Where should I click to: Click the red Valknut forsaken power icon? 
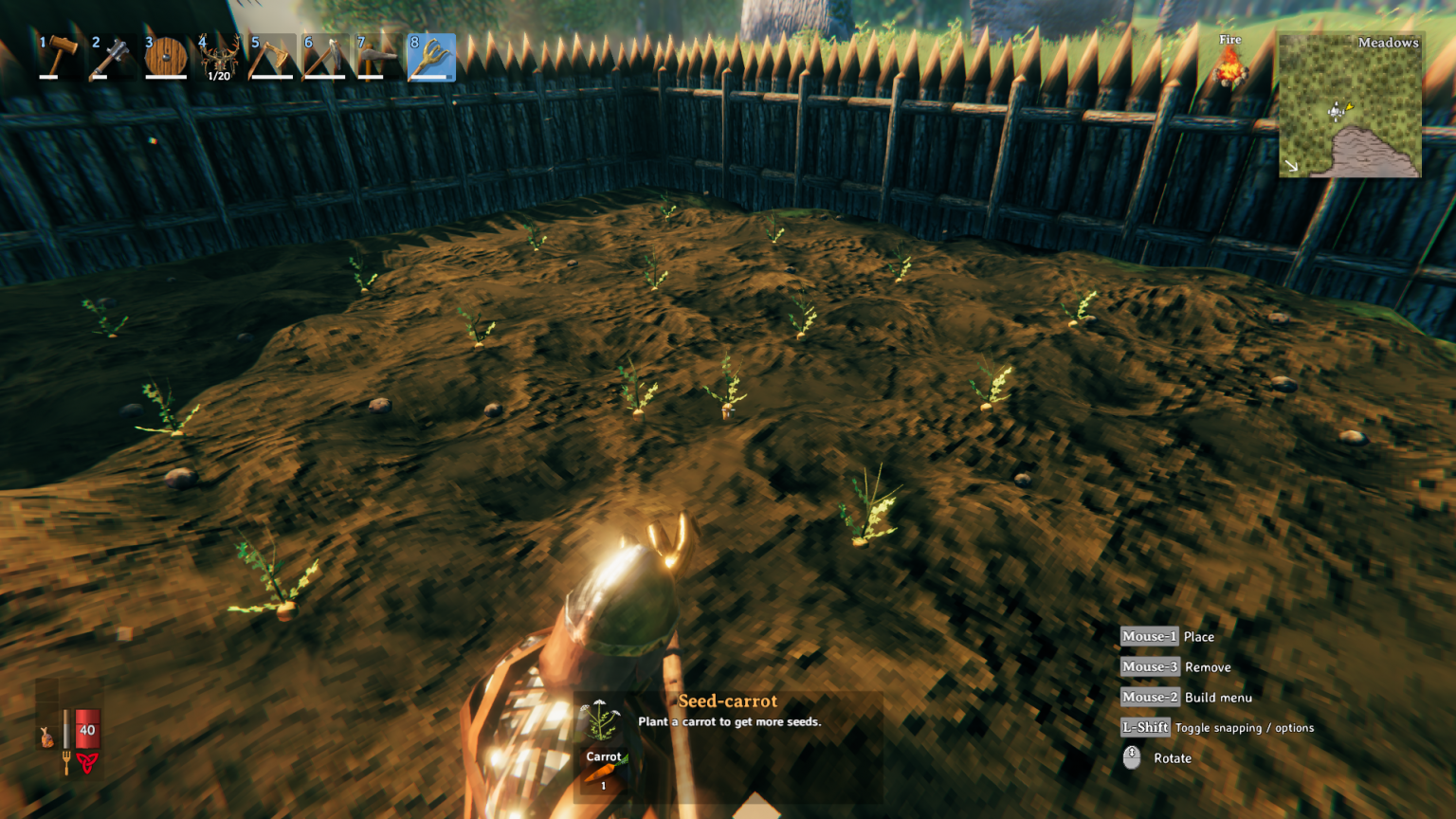coord(86,763)
